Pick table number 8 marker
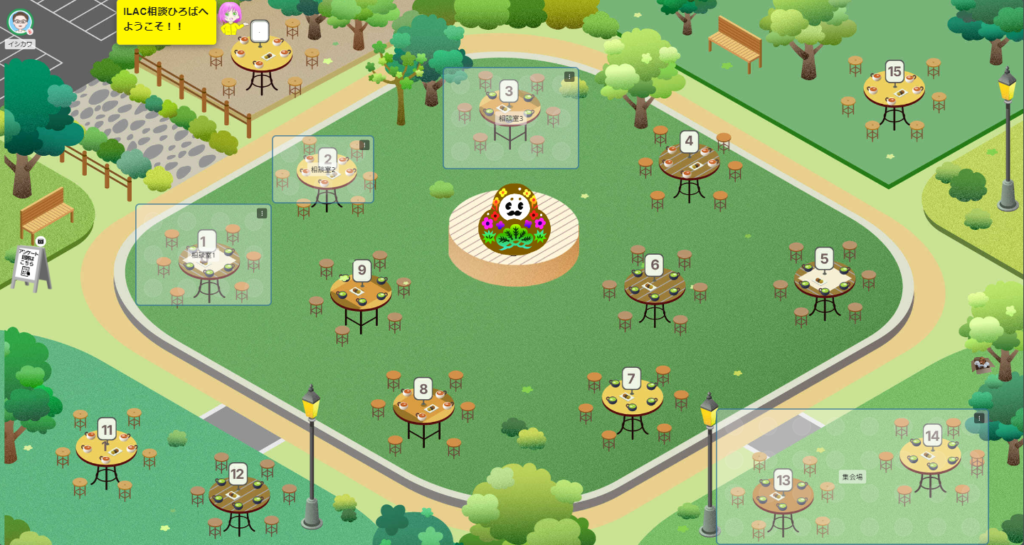 (423, 387)
